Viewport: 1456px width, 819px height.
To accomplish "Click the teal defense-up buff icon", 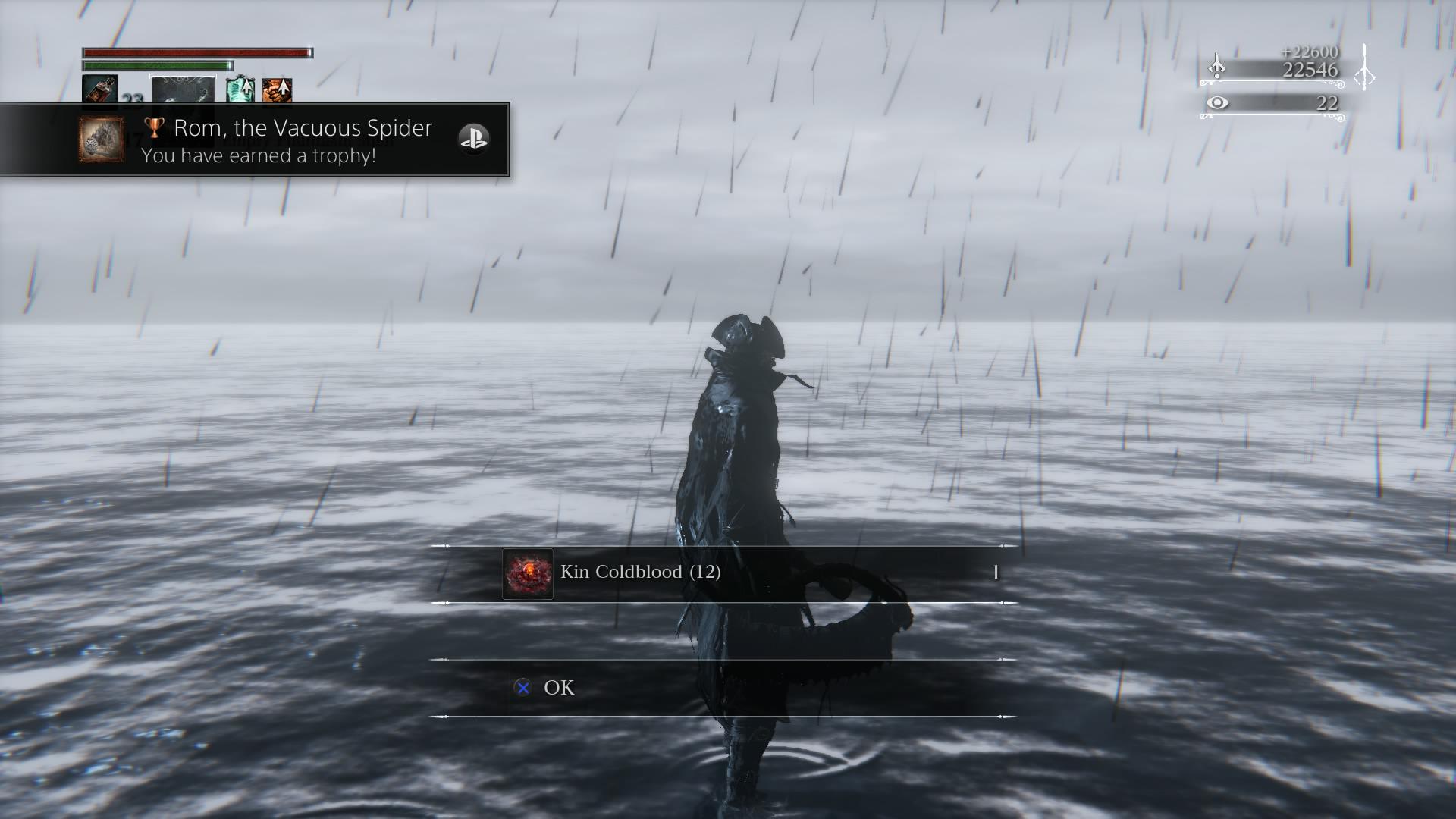I will [240, 89].
